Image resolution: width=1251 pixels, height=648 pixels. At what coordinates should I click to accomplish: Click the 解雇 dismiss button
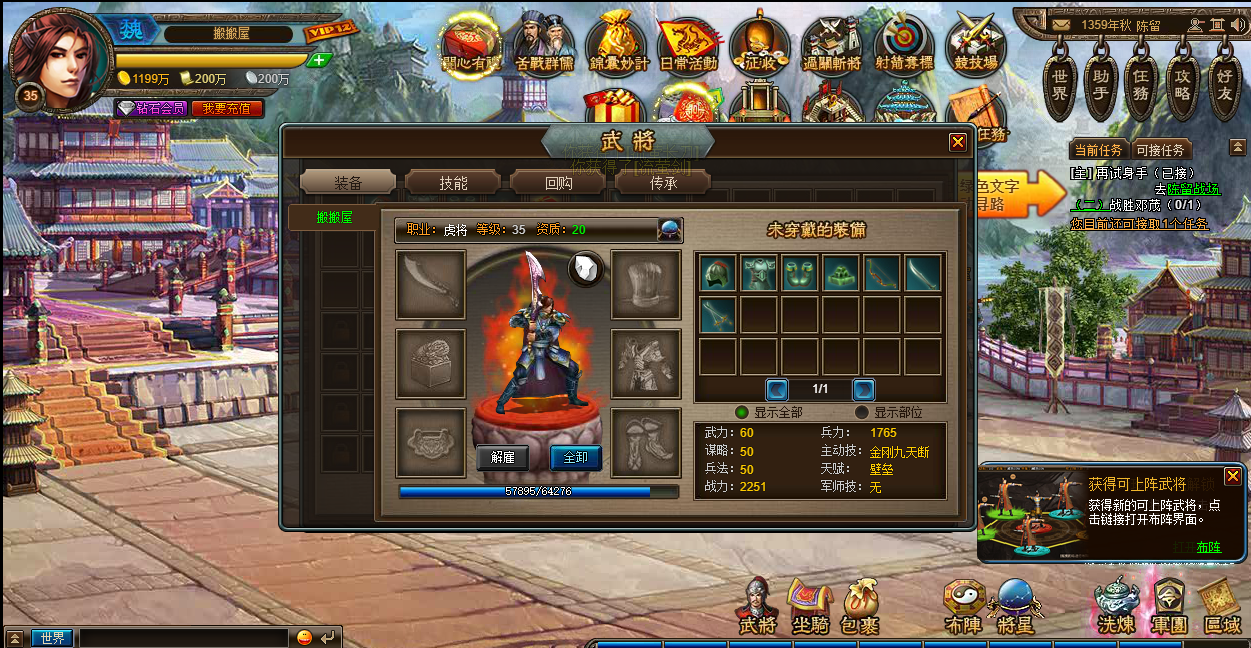tap(502, 458)
